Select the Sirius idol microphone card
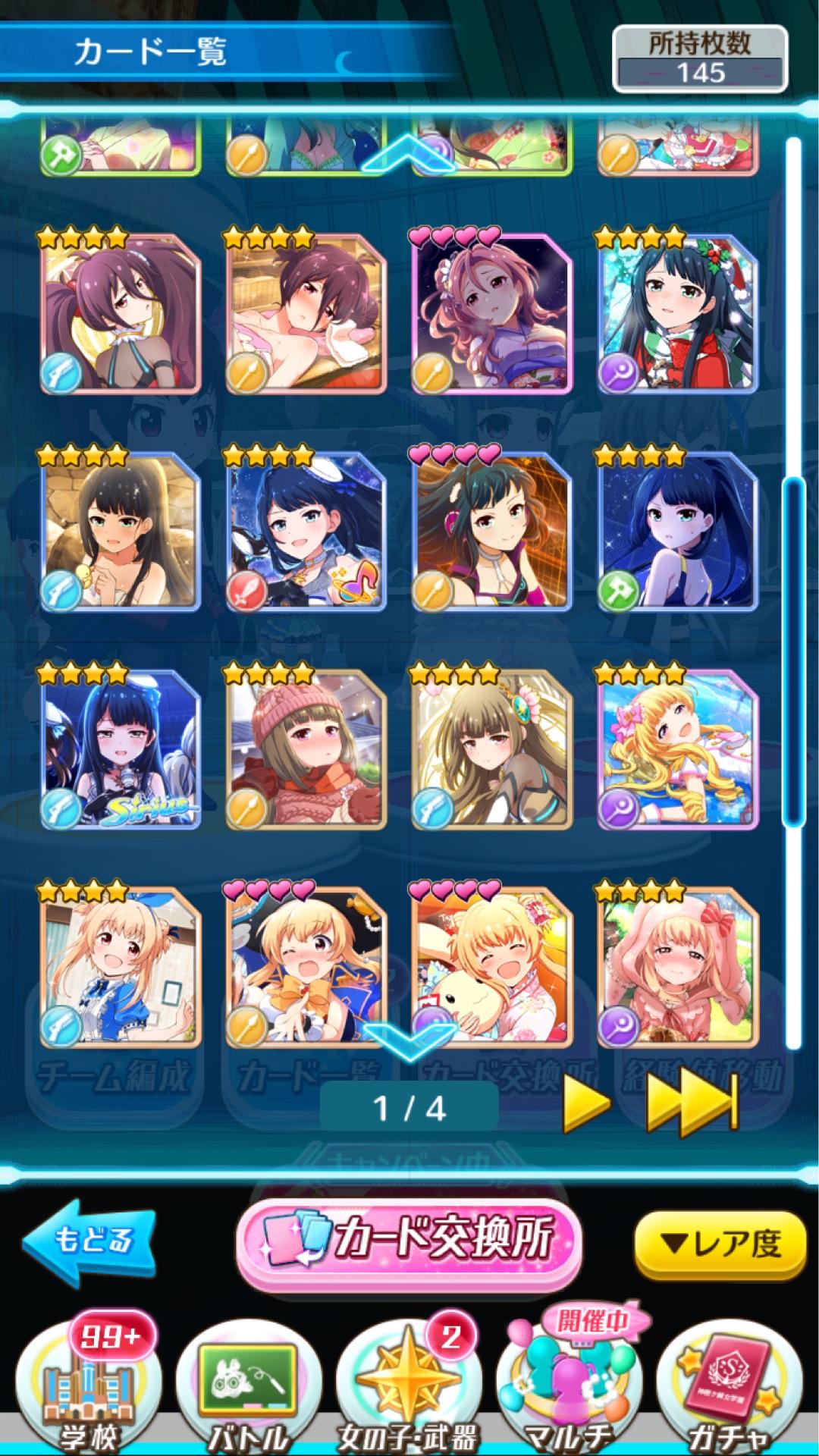 121,750
